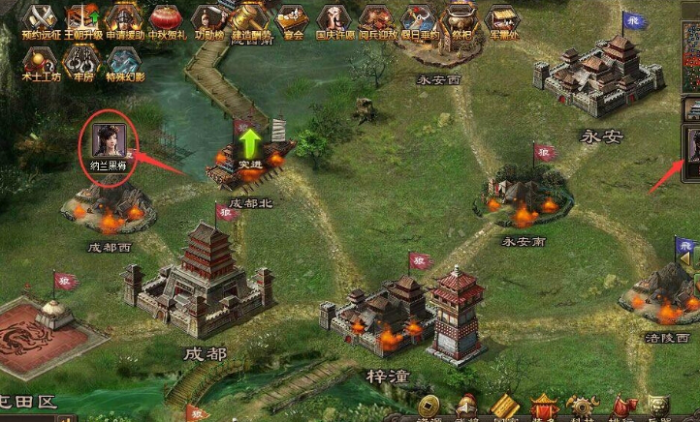
Task: Show the 功勋榜 merit ranking
Action: (208, 17)
